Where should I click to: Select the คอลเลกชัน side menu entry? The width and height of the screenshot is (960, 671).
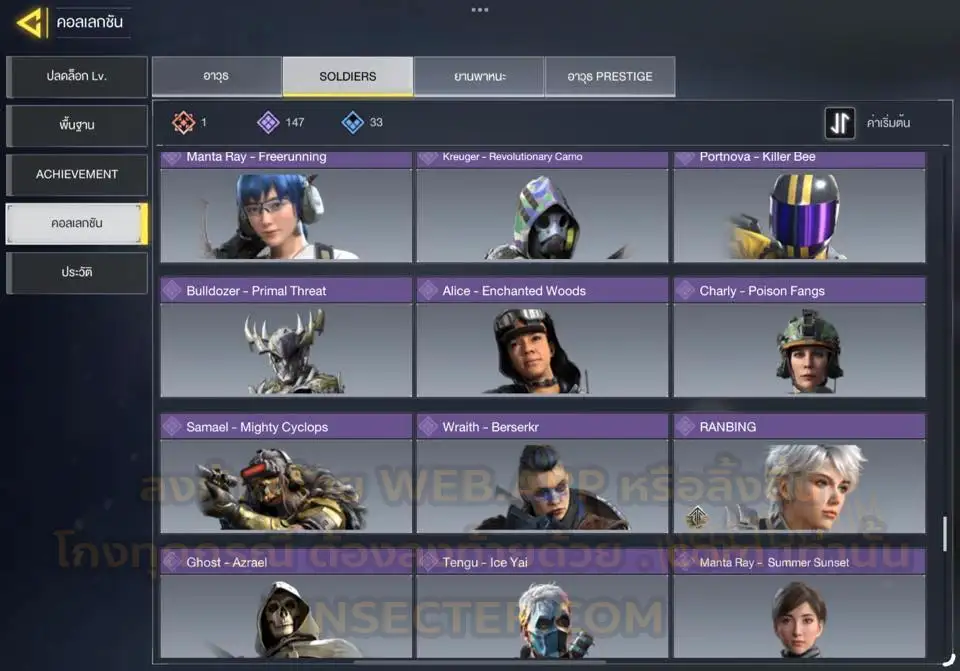pos(77,224)
